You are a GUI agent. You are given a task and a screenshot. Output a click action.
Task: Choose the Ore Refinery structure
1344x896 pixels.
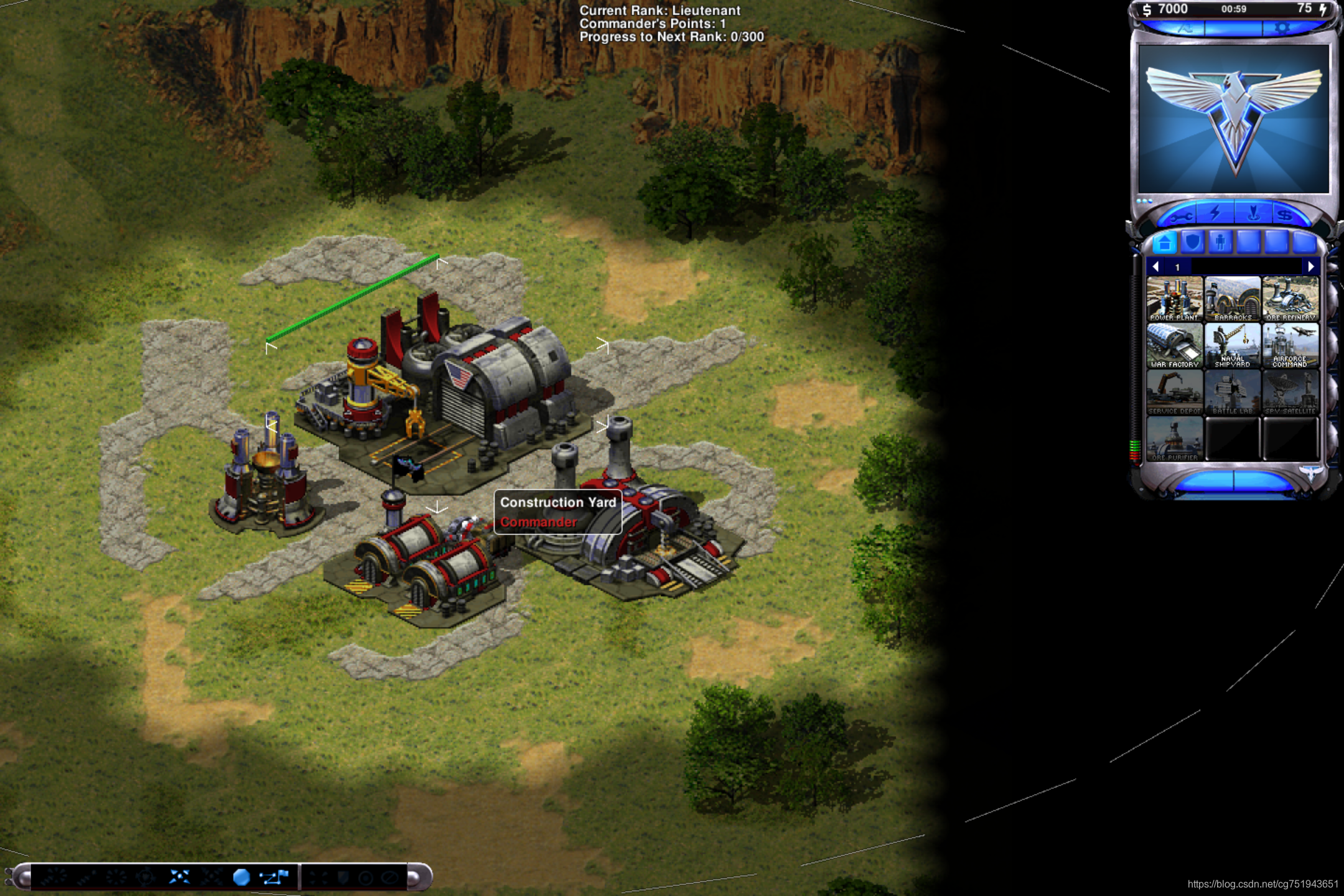pos(1290,299)
